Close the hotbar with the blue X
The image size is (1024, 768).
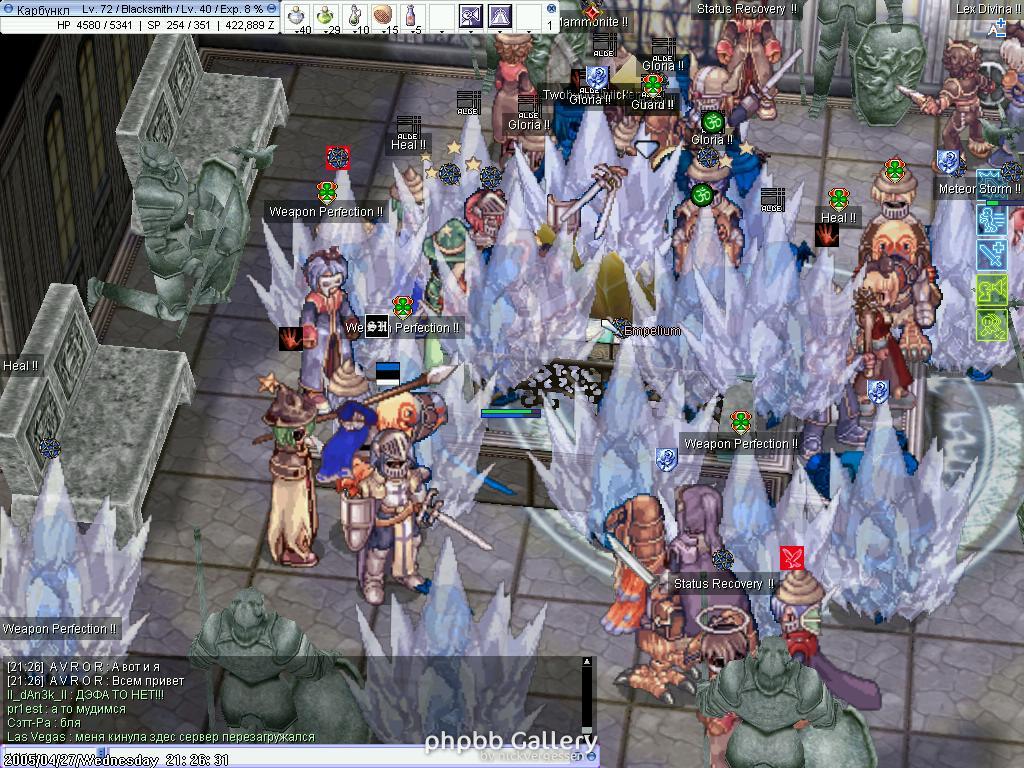553,7
